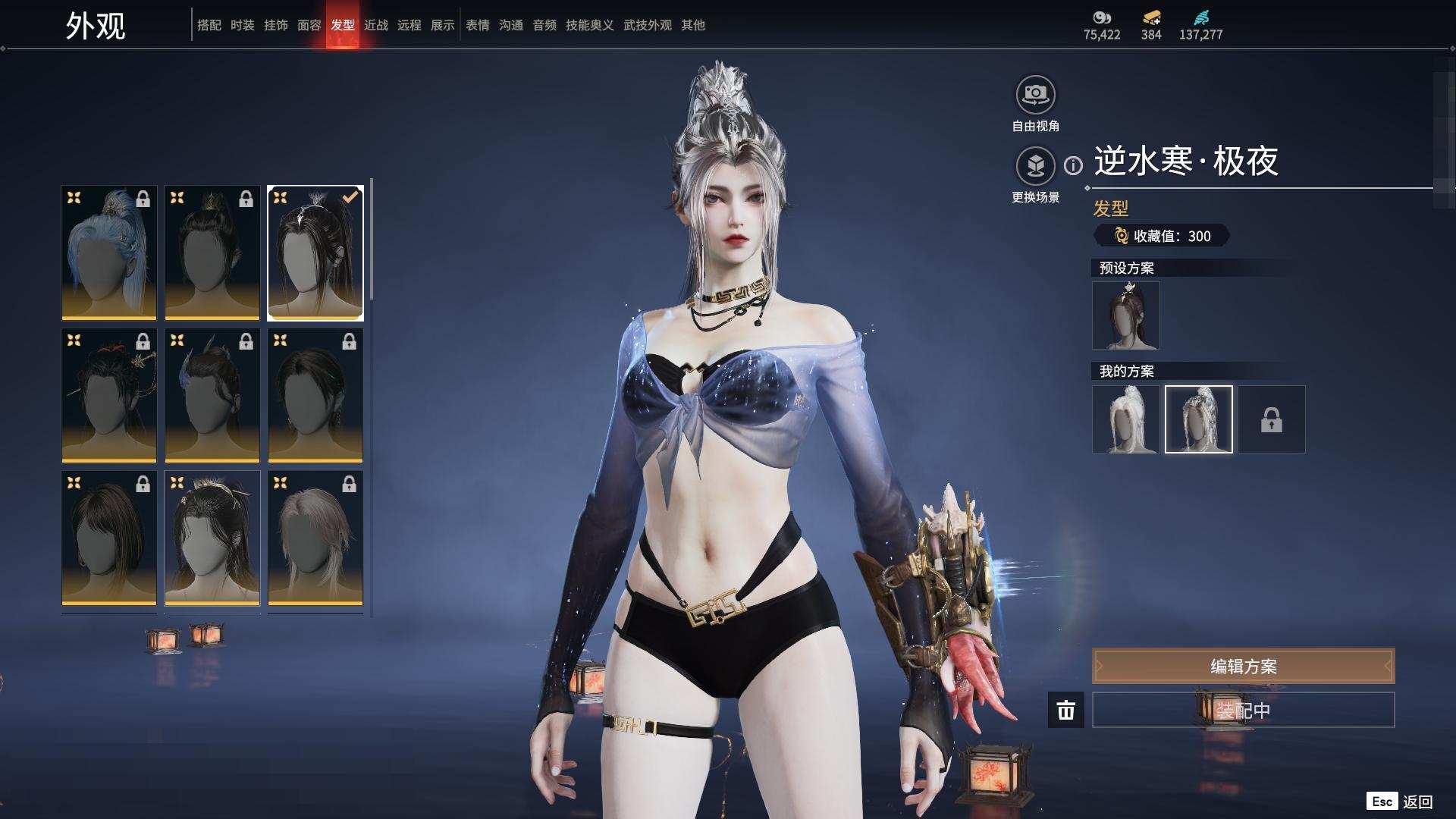Switch to the 武技外观 tab
Image resolution: width=1456 pixels, height=819 pixels.
coord(647,25)
